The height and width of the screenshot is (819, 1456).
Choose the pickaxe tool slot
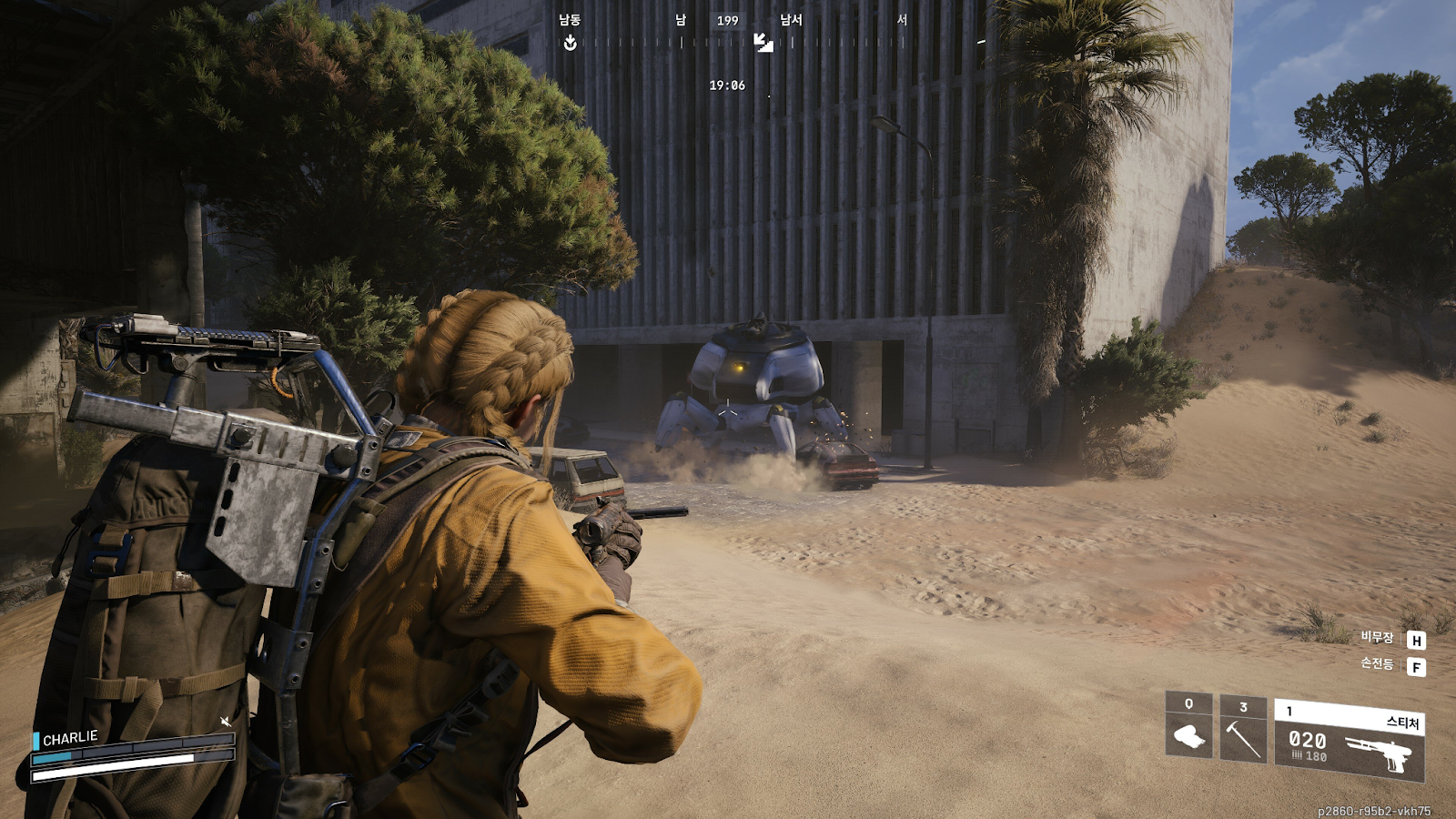[1242, 731]
